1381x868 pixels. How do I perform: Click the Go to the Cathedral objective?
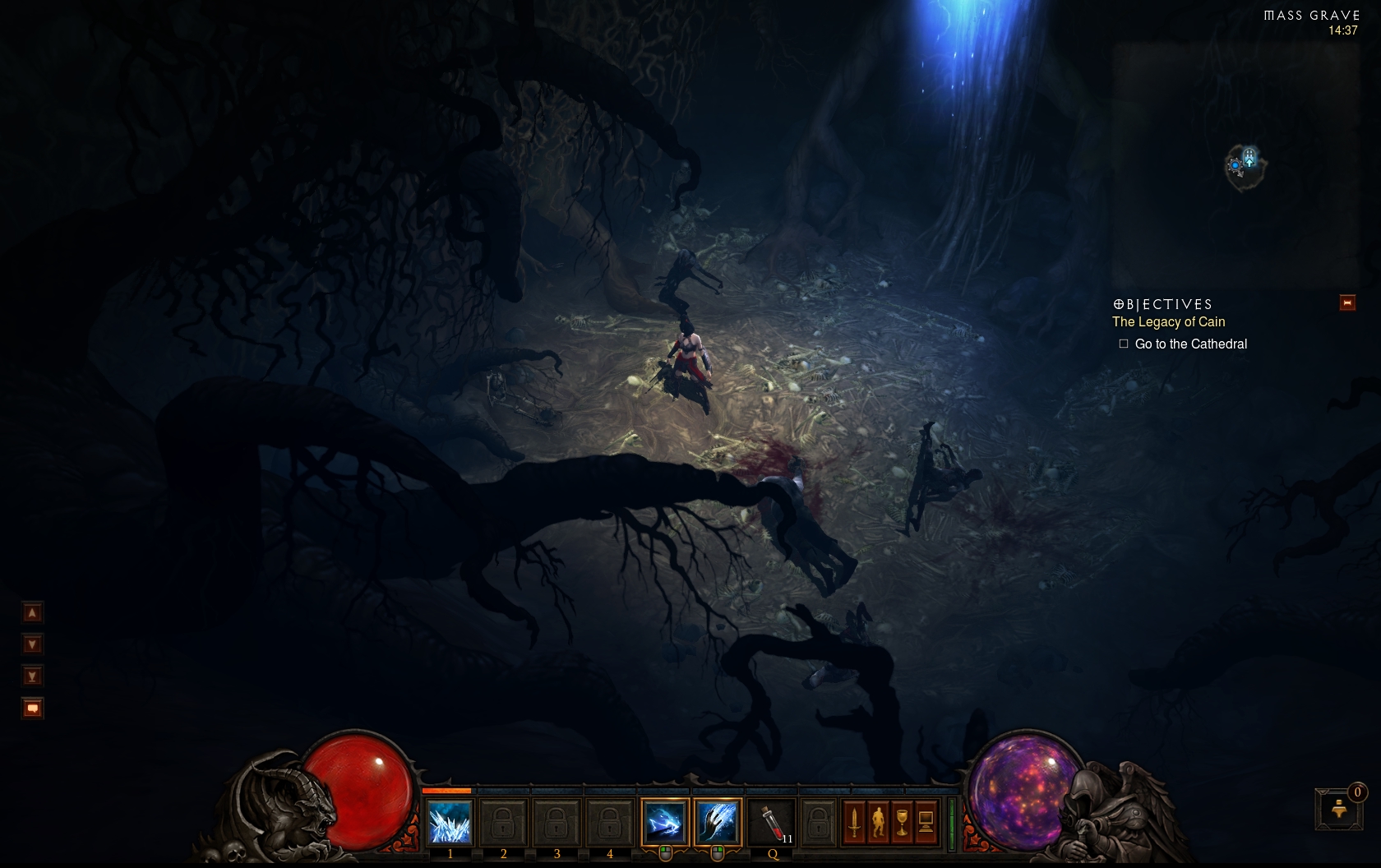click(x=1190, y=344)
